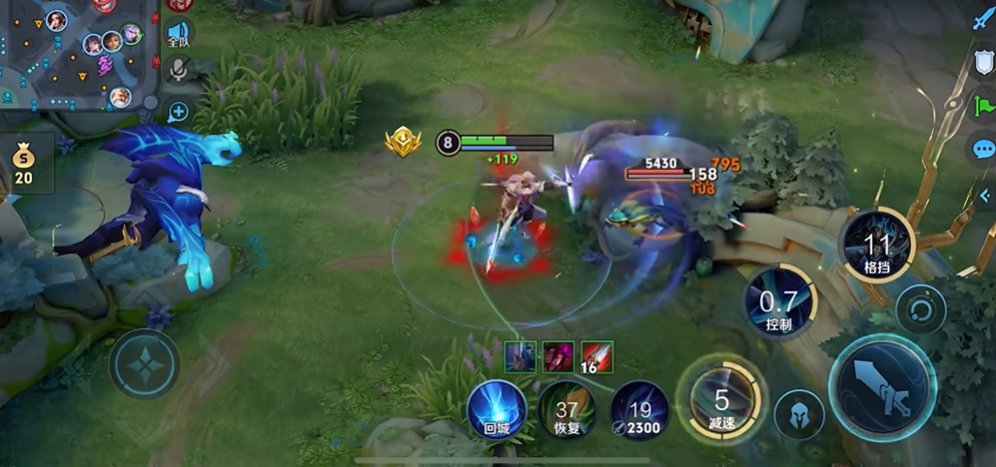This screenshot has width=996, height=467.
Task: Select the helmet hero-target attack button
Action: pos(799,413)
